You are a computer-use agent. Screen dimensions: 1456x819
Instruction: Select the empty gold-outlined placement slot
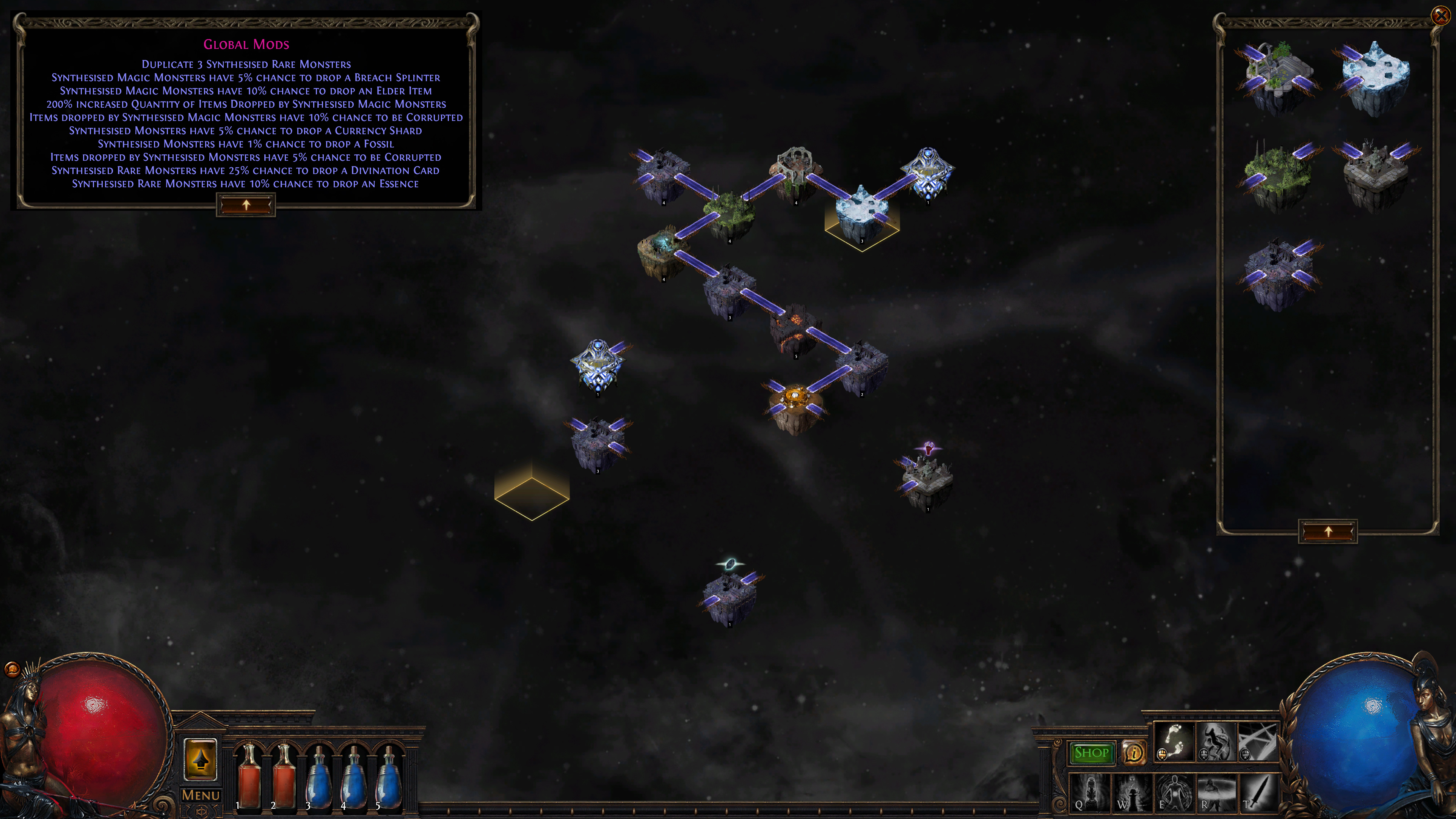click(x=532, y=497)
